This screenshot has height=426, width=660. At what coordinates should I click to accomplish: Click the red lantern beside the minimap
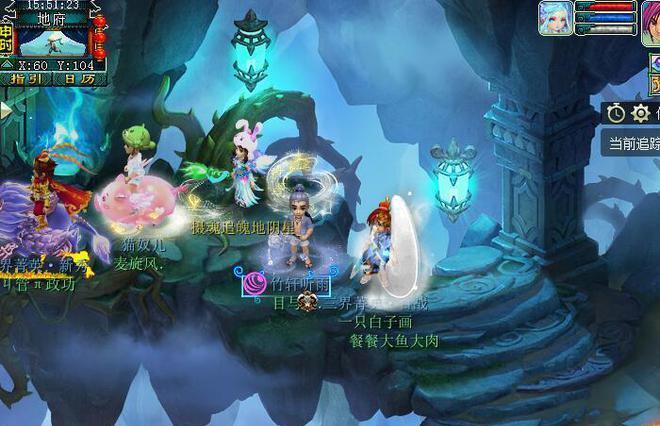(99, 36)
